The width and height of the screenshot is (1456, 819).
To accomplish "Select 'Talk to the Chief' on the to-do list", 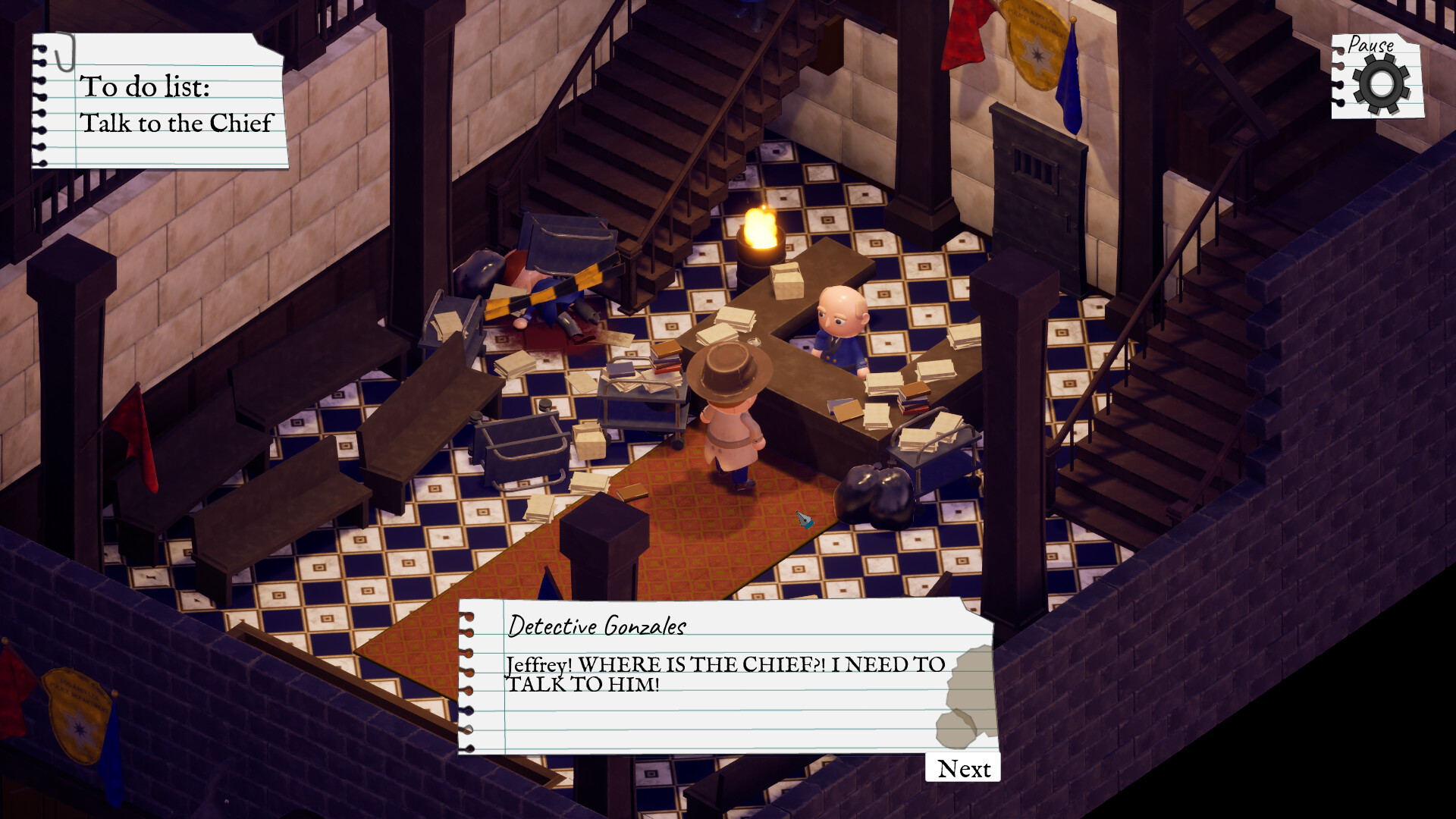I will [x=178, y=123].
